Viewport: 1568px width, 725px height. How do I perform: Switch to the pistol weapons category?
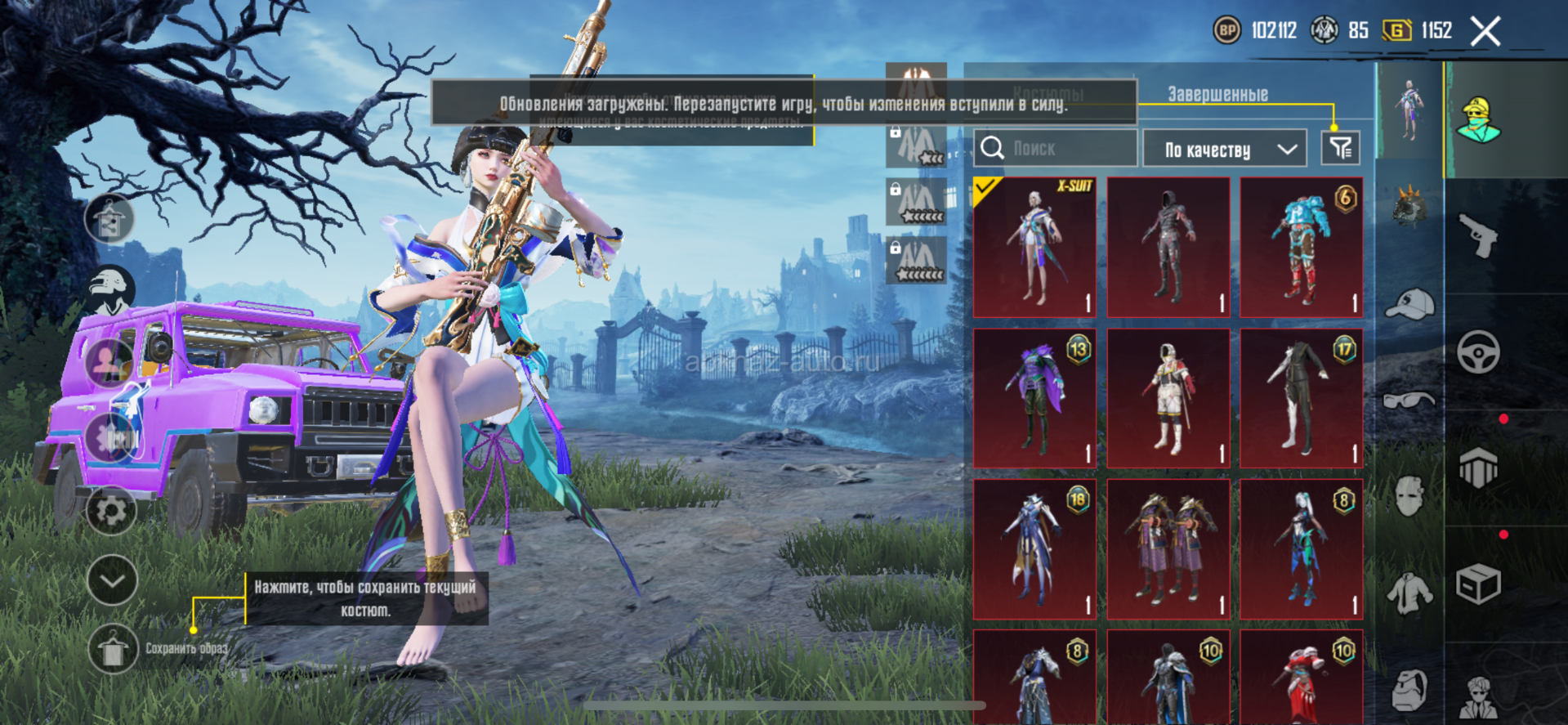point(1478,235)
